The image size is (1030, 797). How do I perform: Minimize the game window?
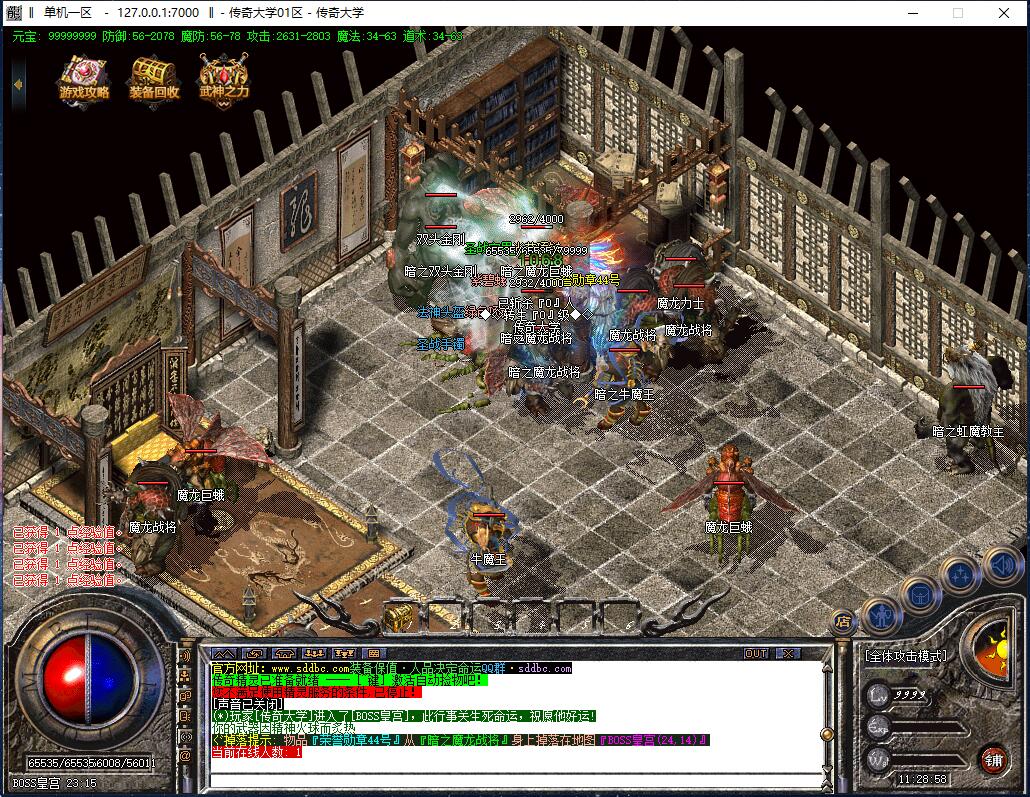[912, 13]
